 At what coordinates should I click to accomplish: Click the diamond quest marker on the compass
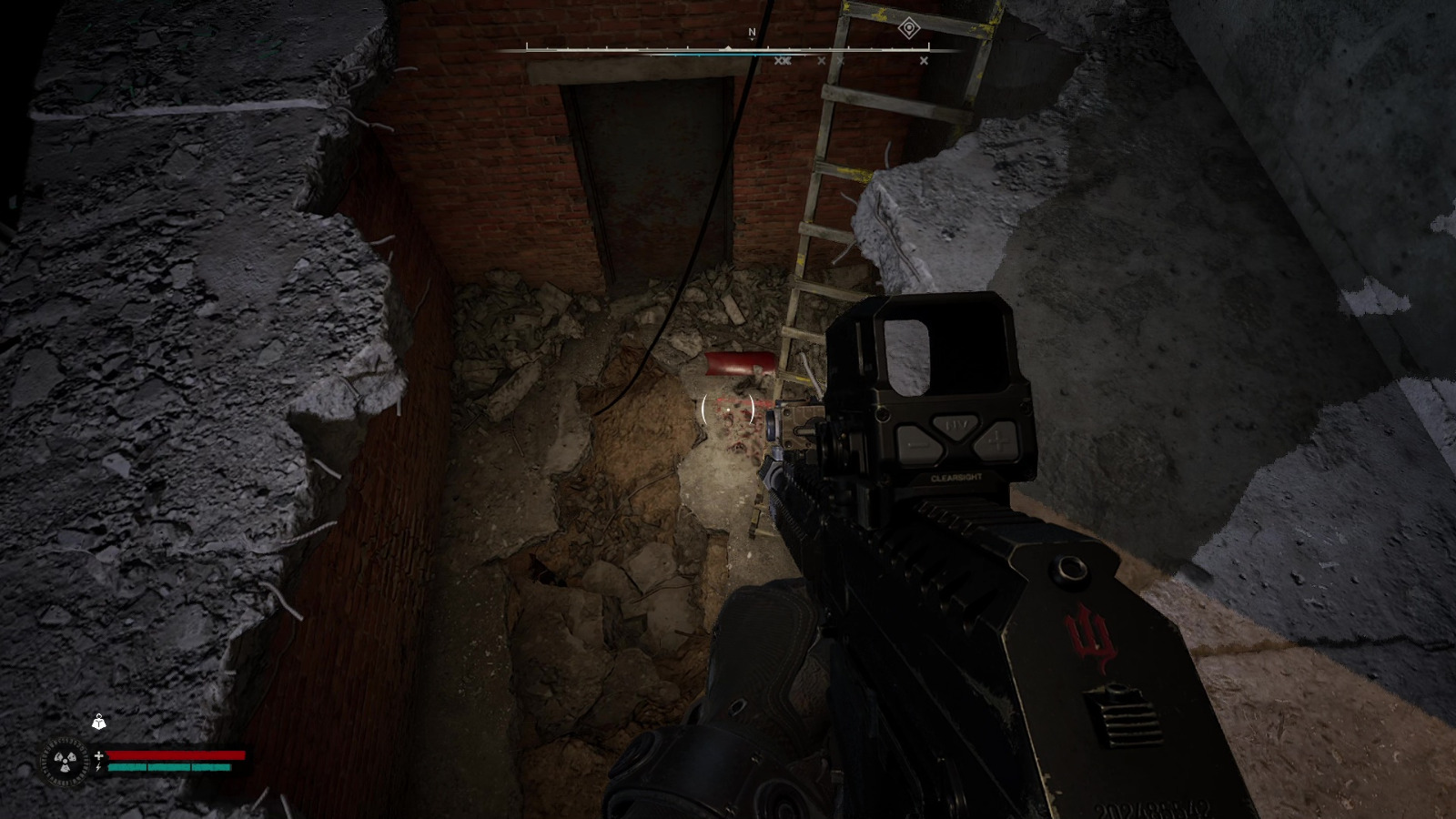tap(908, 28)
